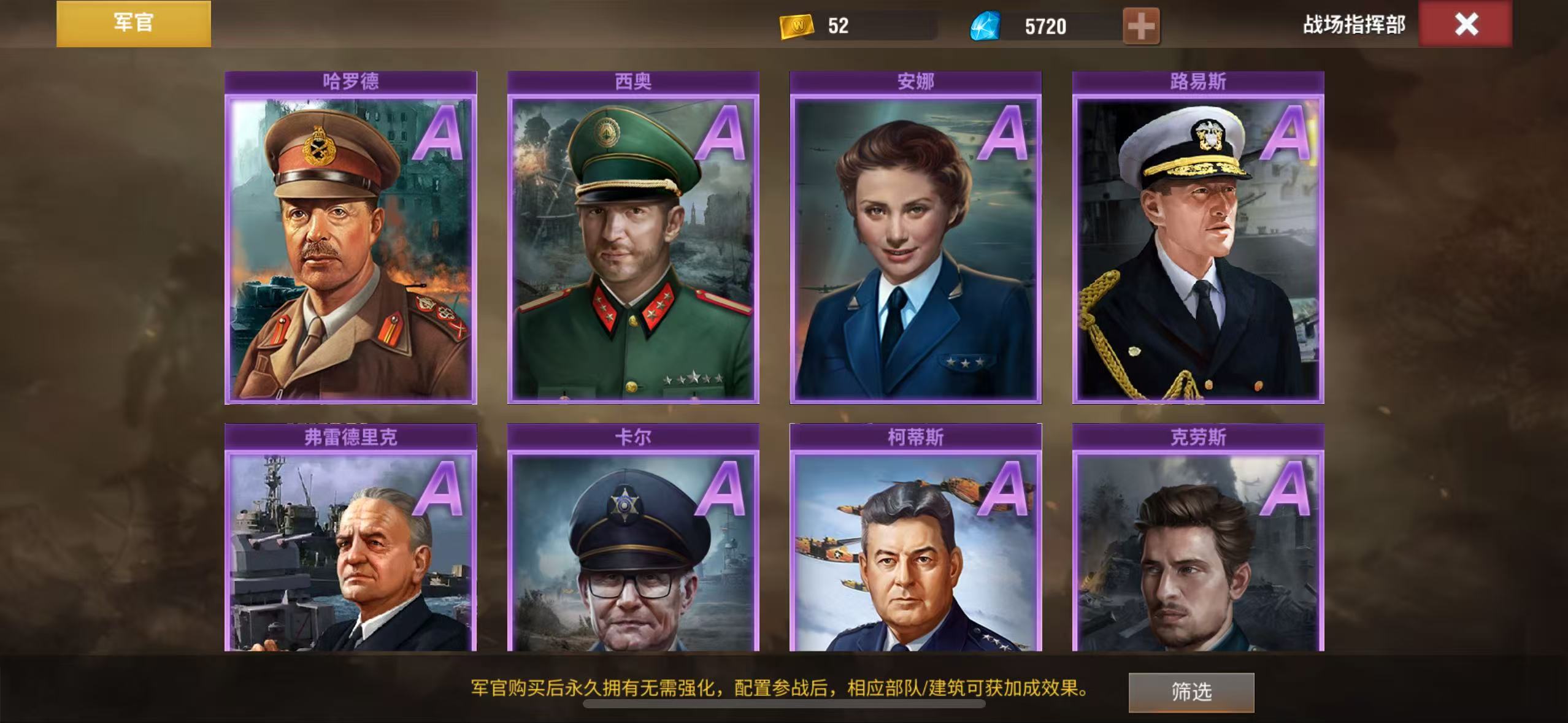This screenshot has height=723, width=1568.
Task: Choose officer card 西奥
Action: click(633, 245)
